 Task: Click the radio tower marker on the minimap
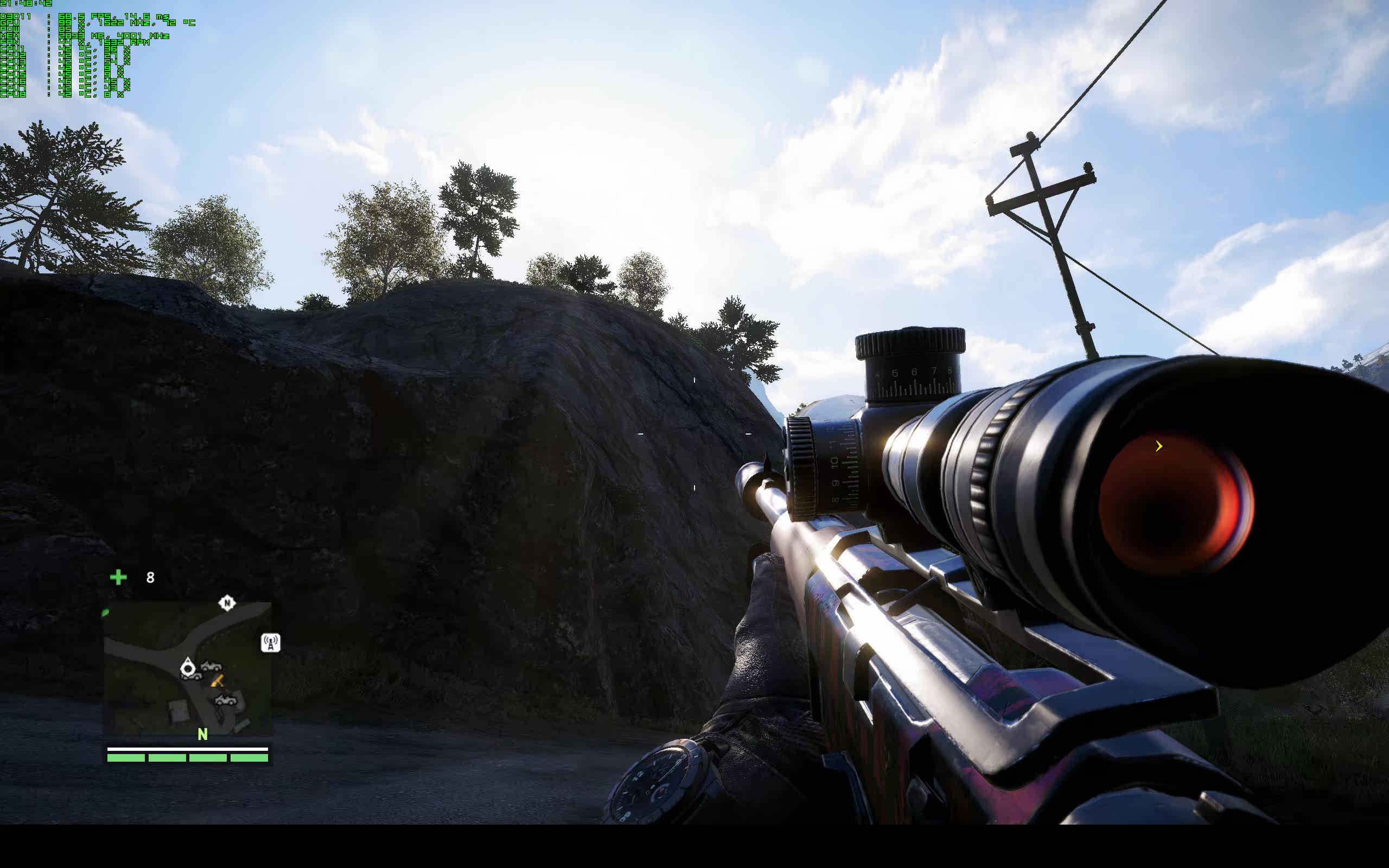270,642
